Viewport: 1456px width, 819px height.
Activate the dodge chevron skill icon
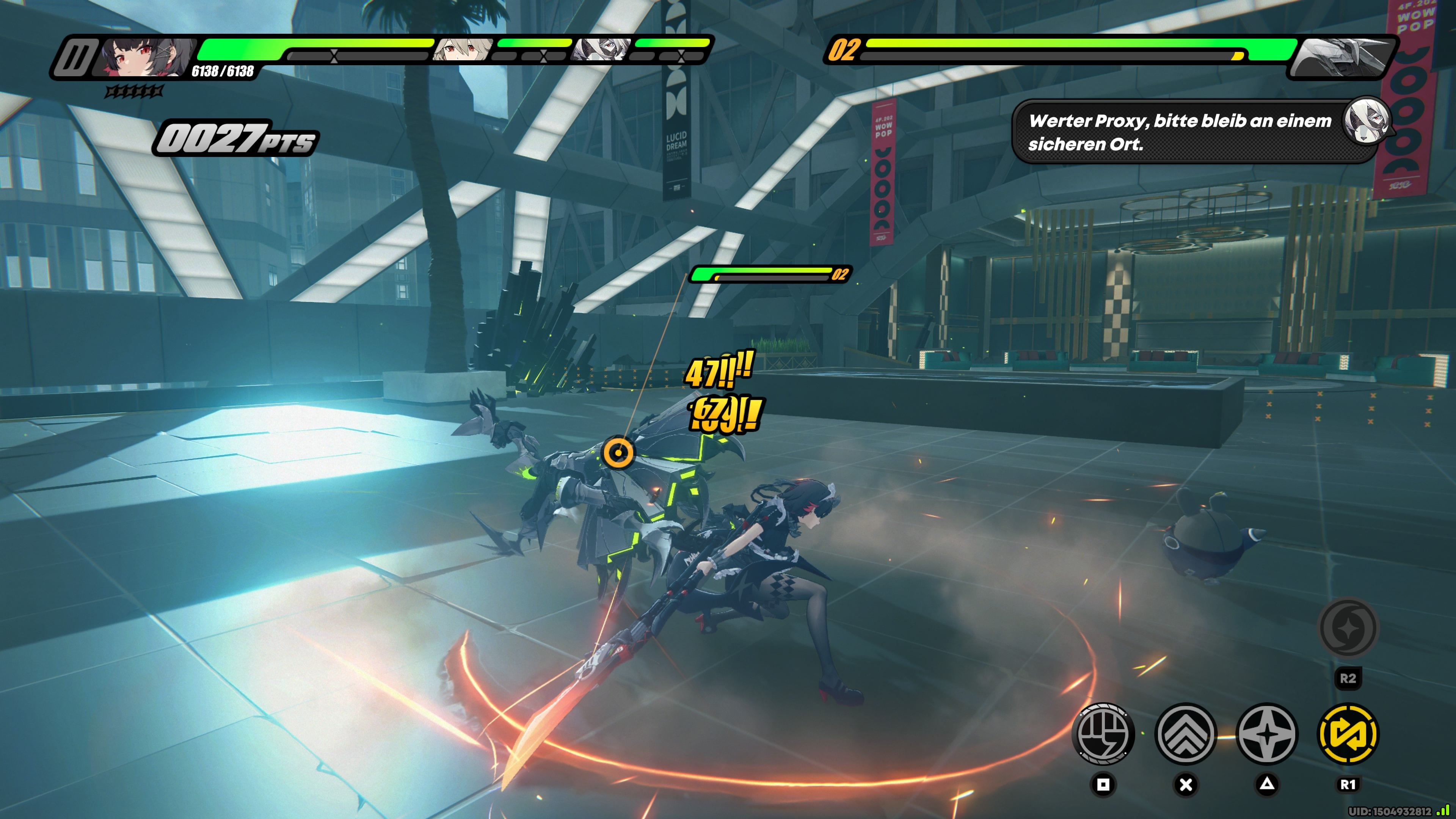point(1186,733)
